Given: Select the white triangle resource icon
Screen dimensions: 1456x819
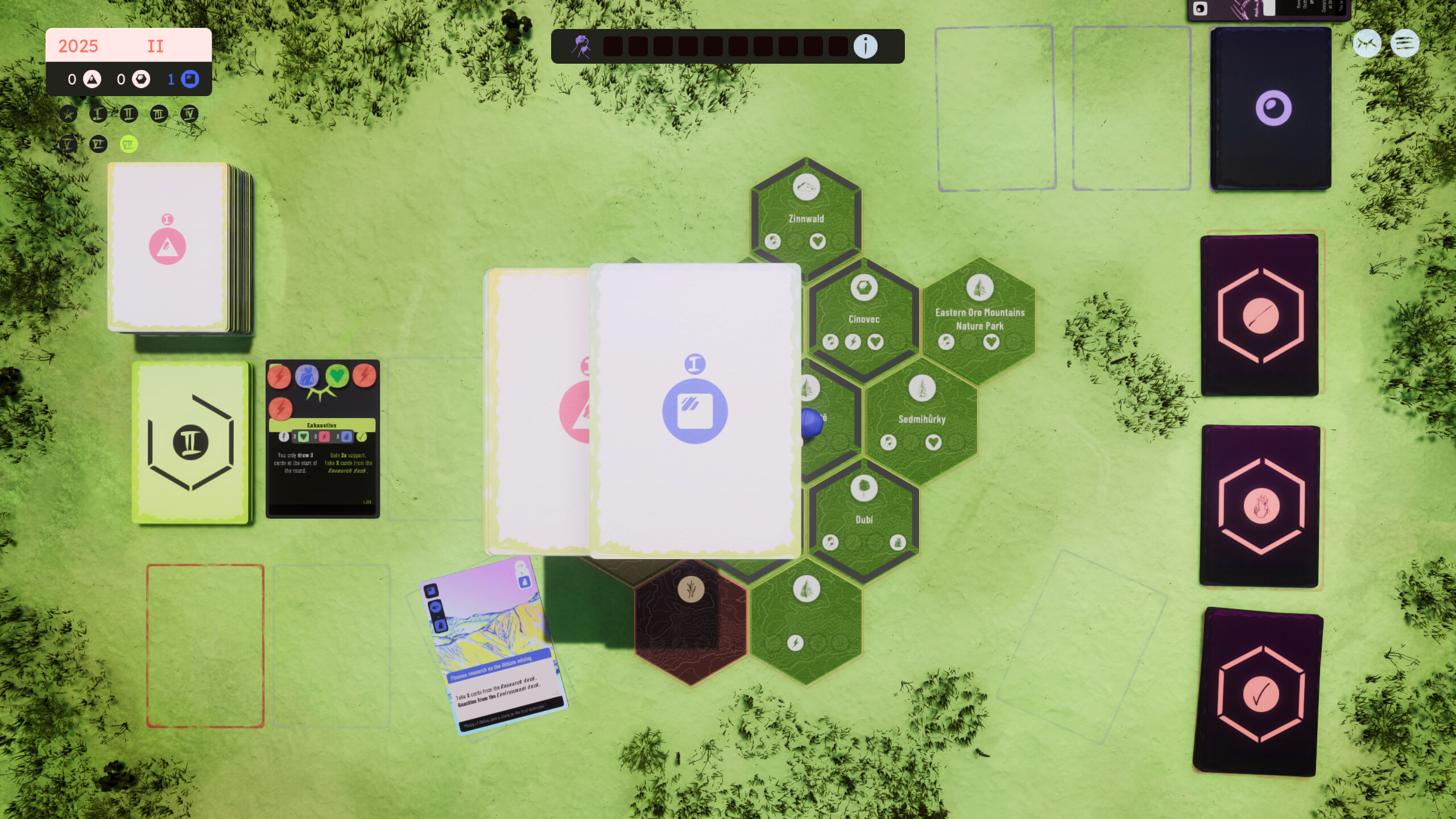Looking at the screenshot, I should pyautogui.click(x=92, y=78).
